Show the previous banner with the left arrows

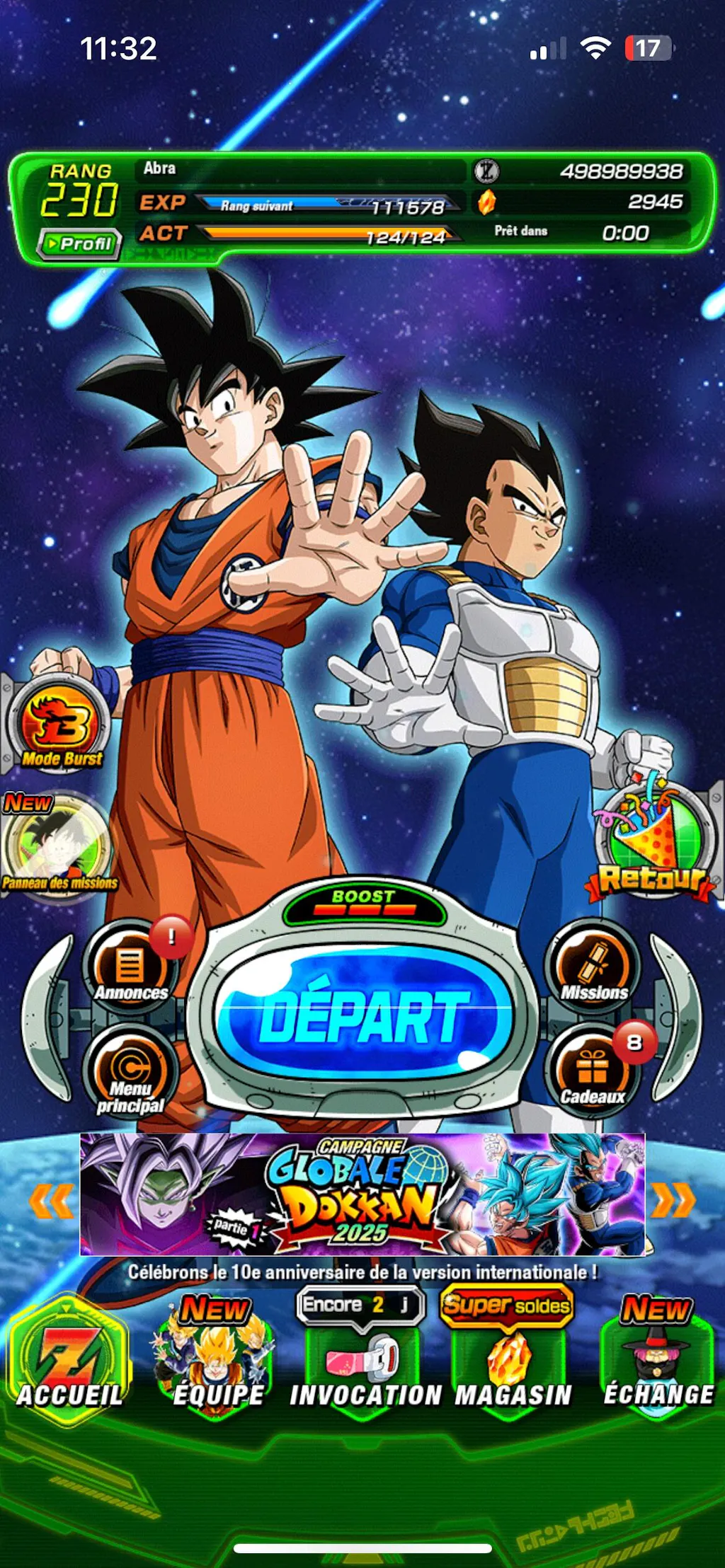[x=51, y=1200]
